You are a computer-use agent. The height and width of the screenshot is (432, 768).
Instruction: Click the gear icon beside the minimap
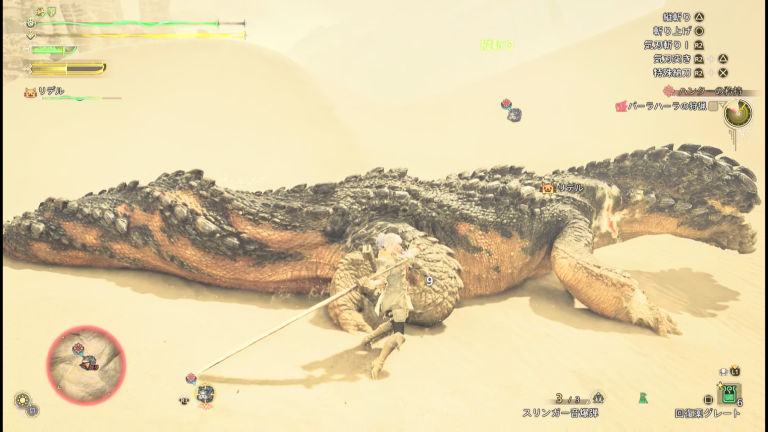pyautogui.click(x=21, y=400)
